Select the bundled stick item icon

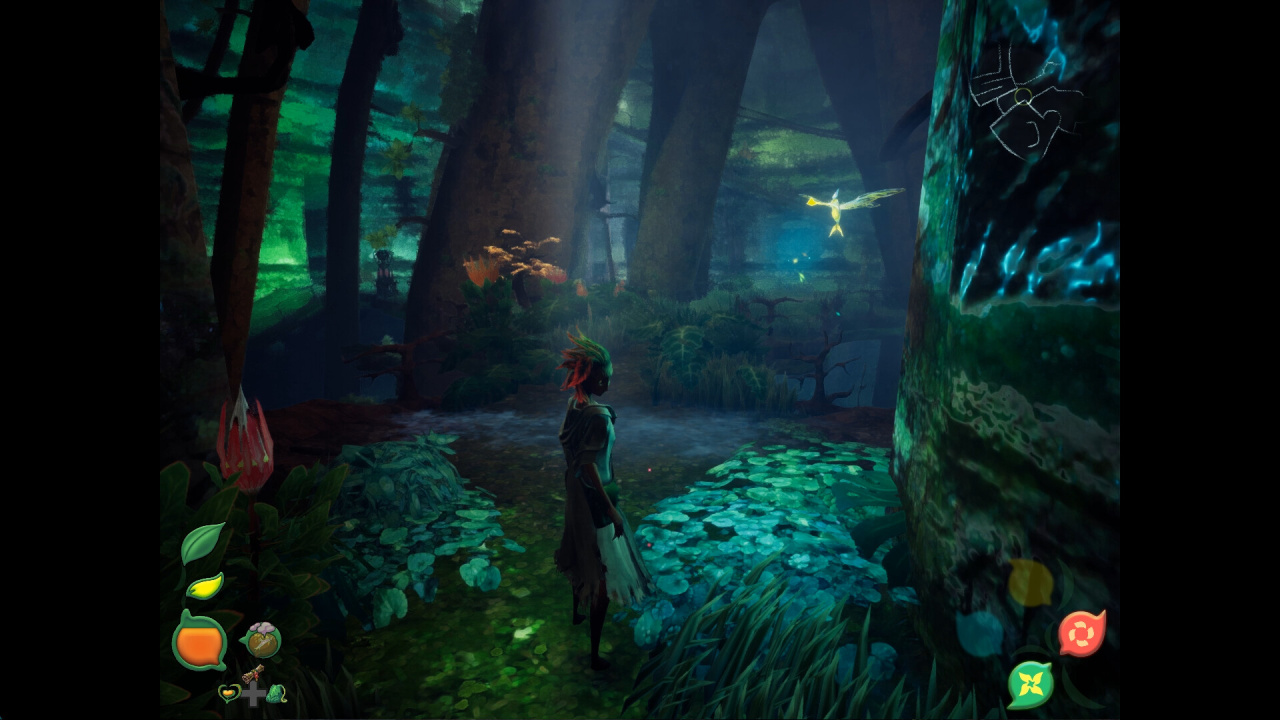pyautogui.click(x=253, y=675)
